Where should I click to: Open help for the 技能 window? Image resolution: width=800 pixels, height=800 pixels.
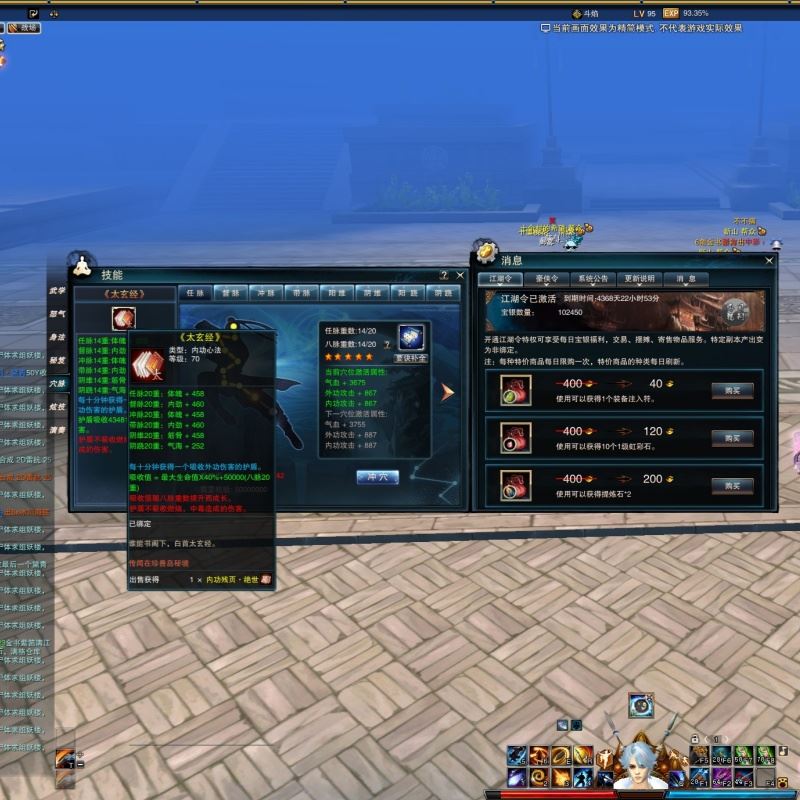pyautogui.click(x=444, y=274)
